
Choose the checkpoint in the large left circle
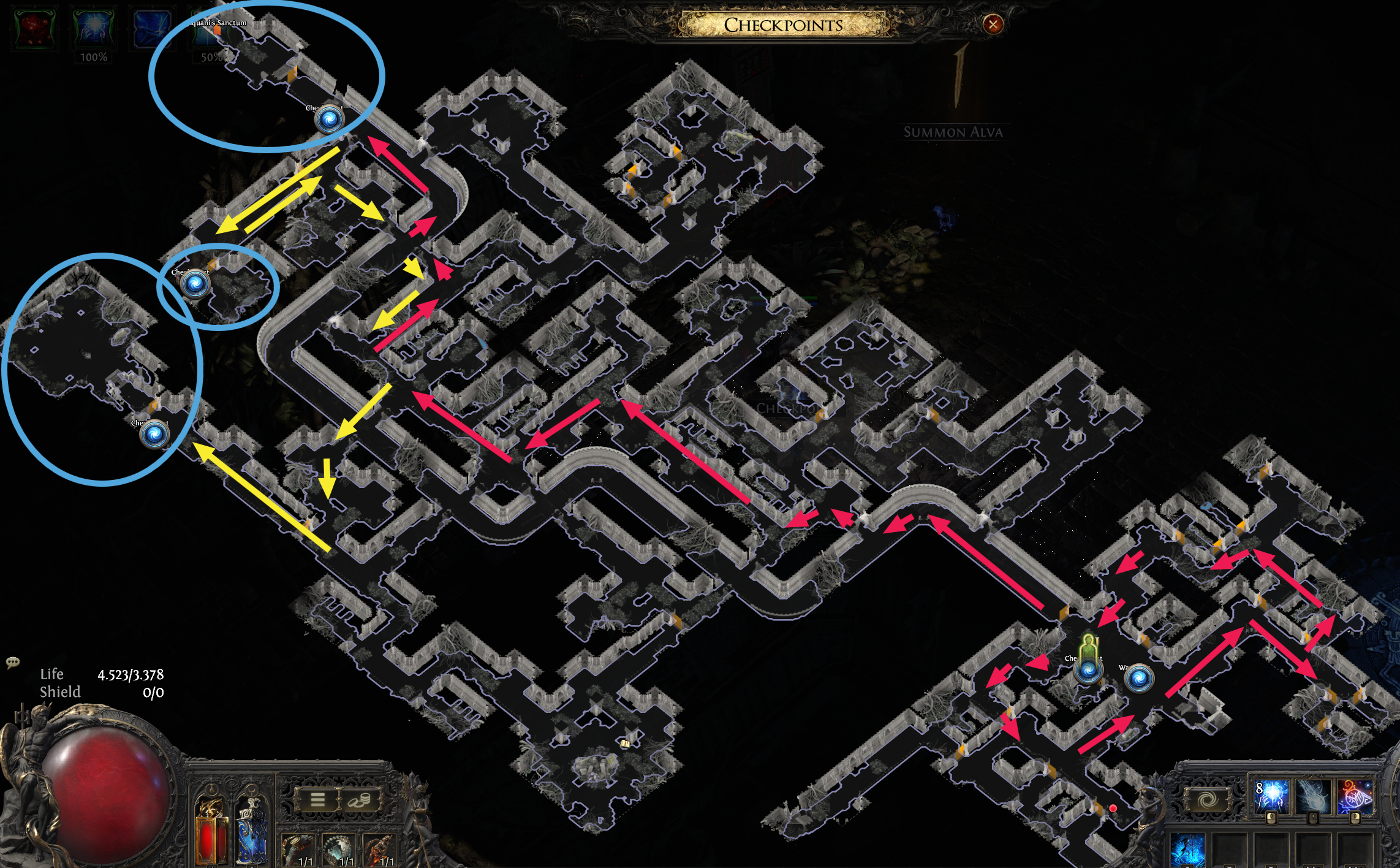[x=154, y=434]
